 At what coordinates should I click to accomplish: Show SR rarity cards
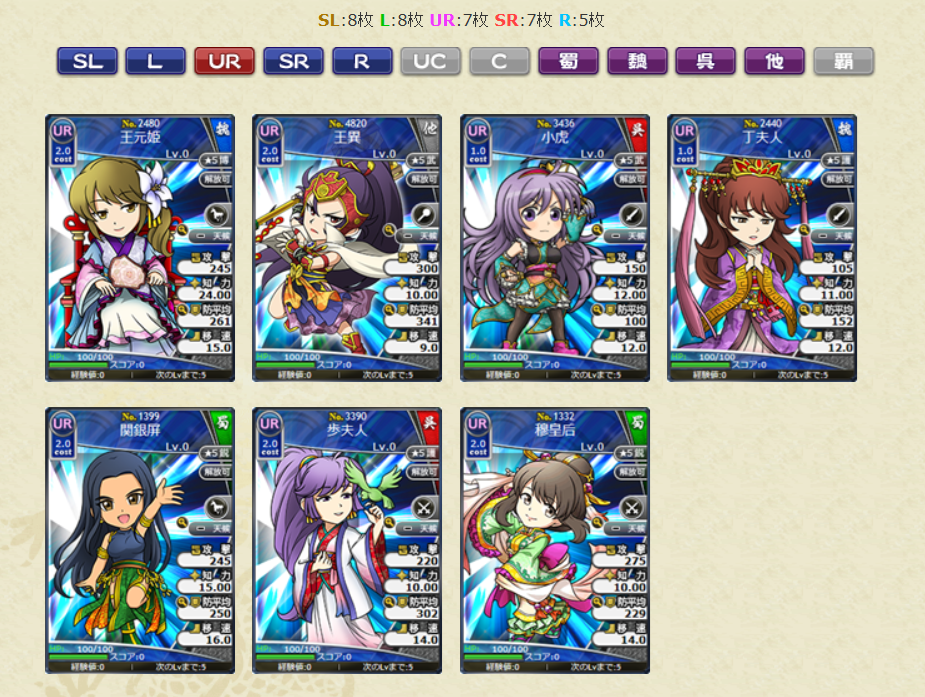tap(293, 61)
